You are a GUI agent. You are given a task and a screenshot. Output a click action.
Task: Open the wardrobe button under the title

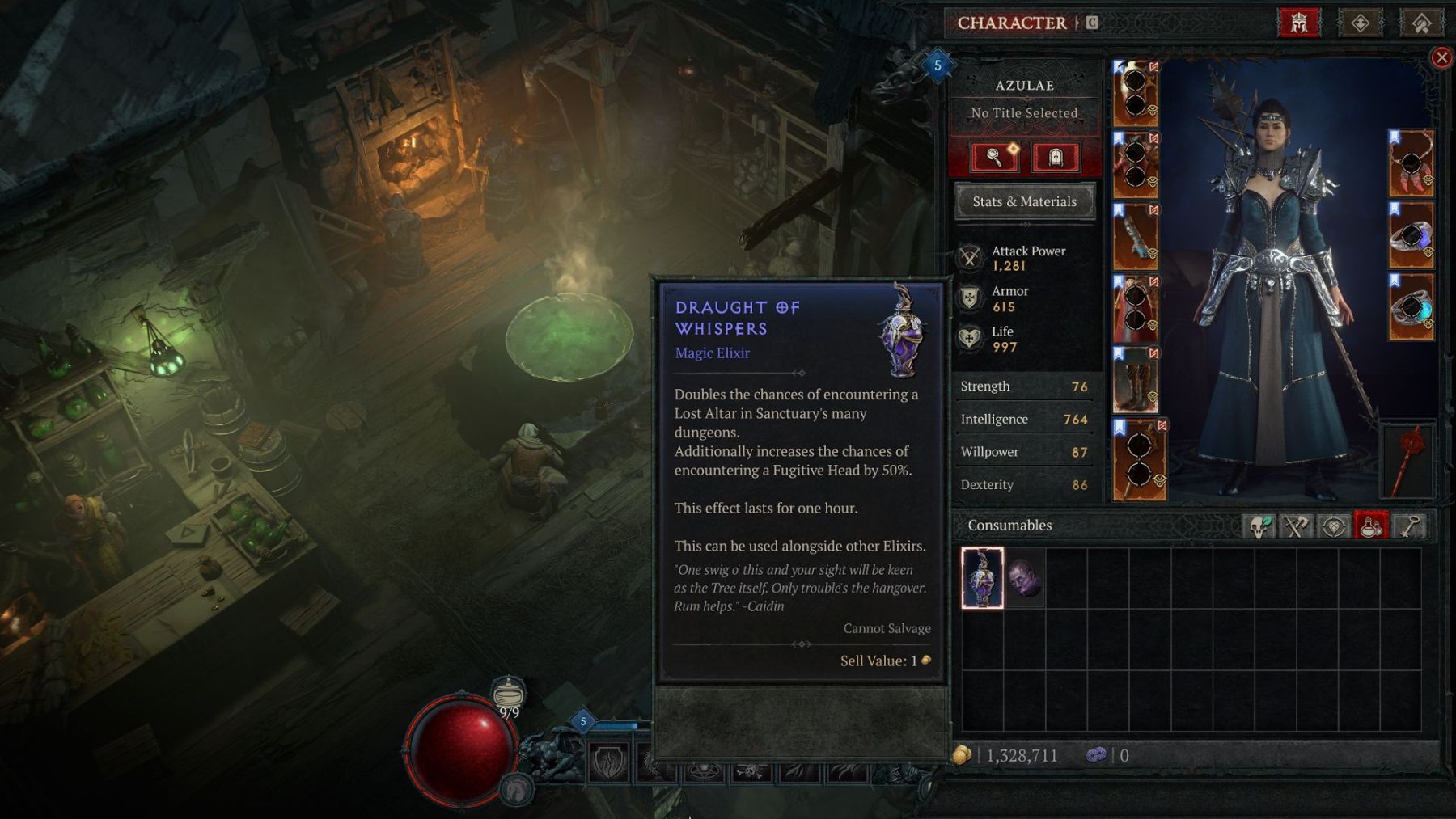[x=1056, y=157]
